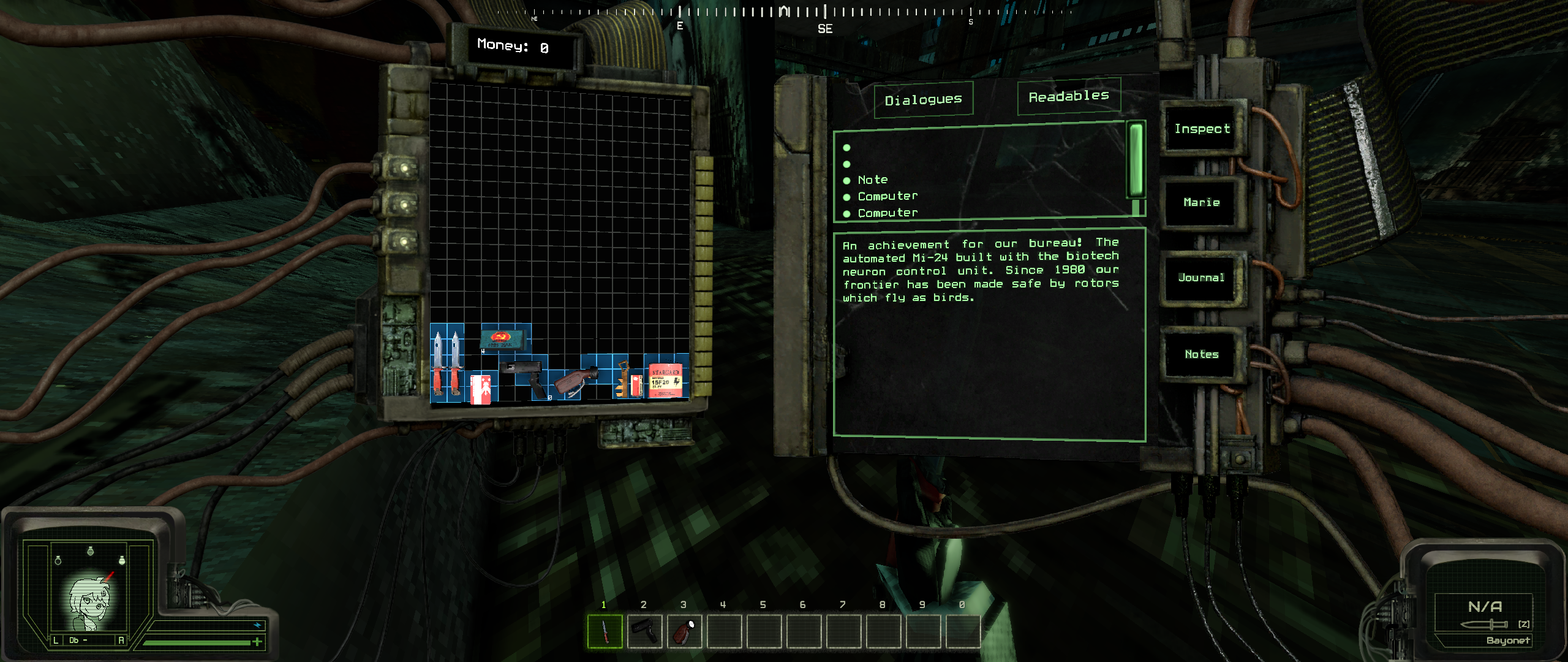This screenshot has height=662, width=1568.
Task: Open the Marie panel
Action: [x=1201, y=202]
